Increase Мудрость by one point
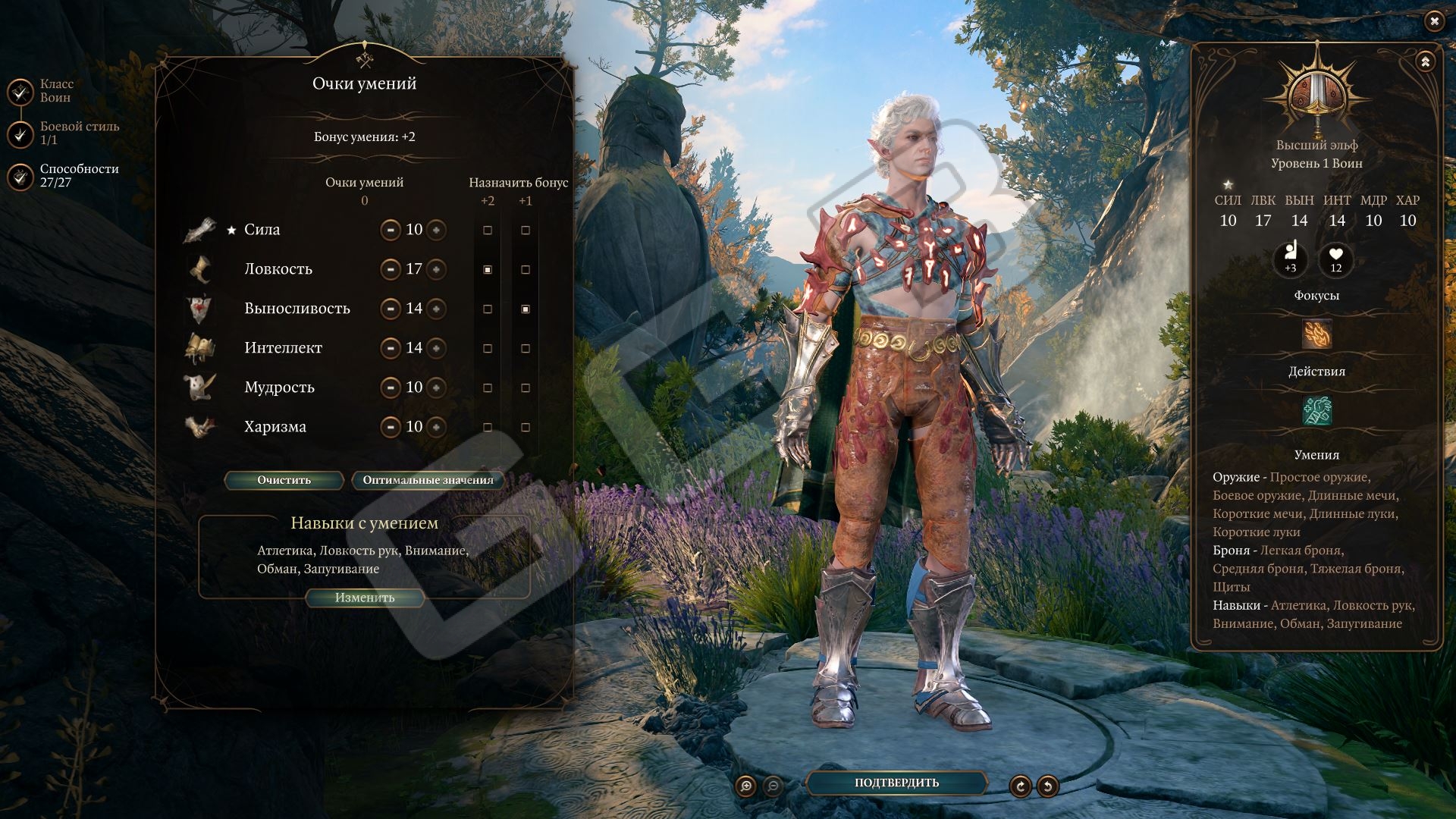 pos(436,388)
